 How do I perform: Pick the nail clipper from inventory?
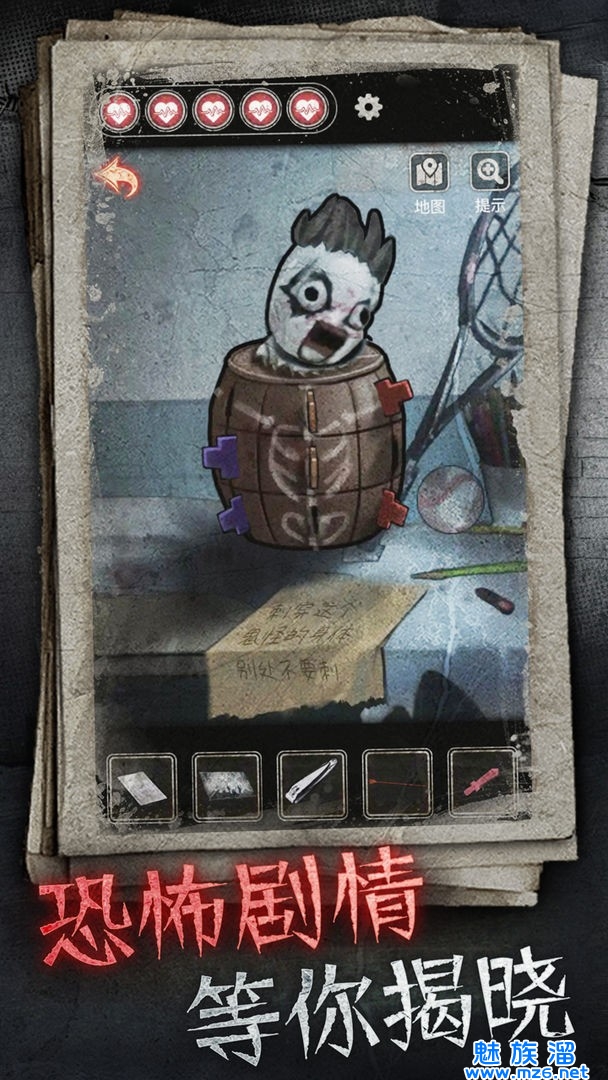313,788
